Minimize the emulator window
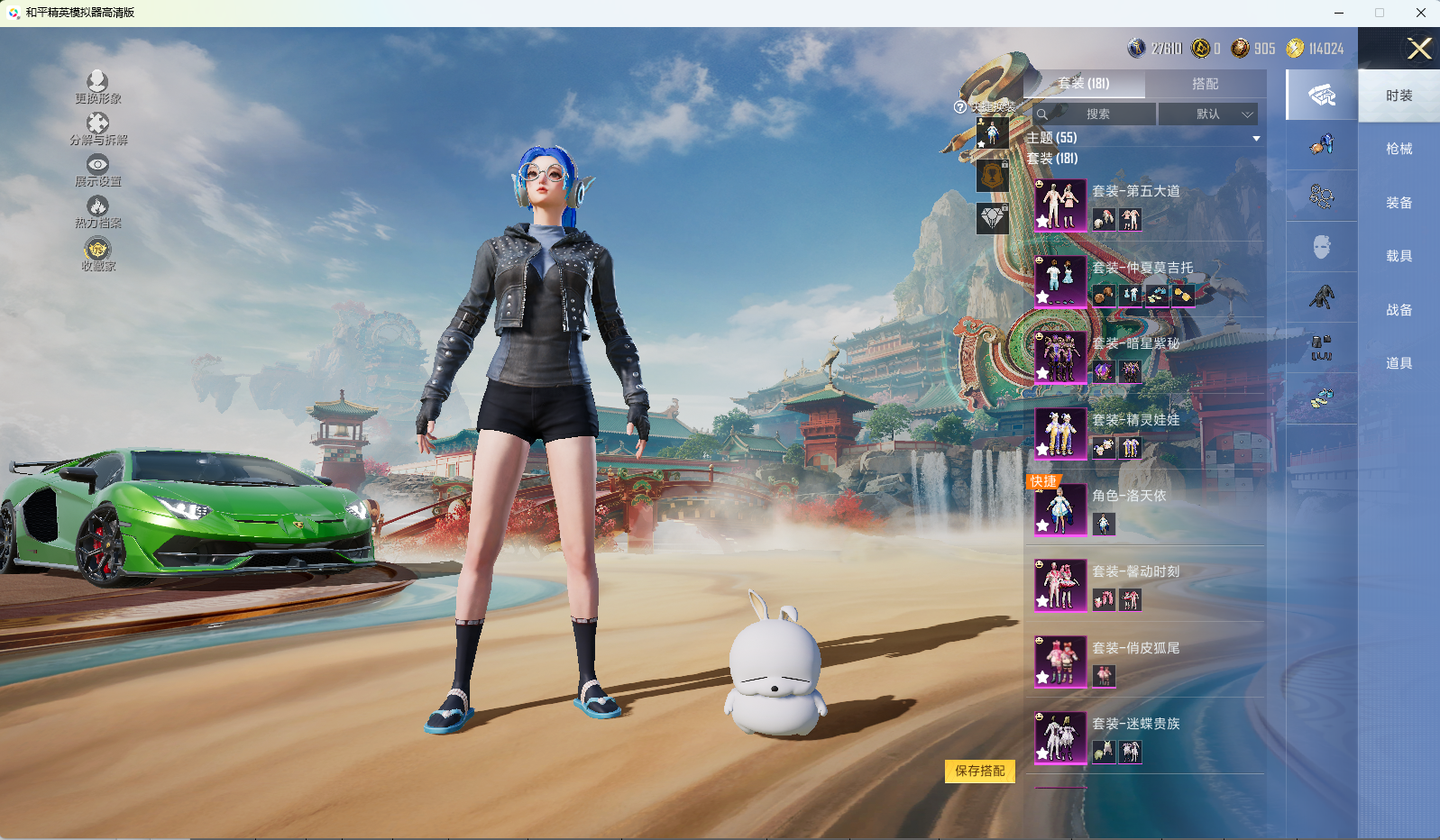Image resolution: width=1440 pixels, height=840 pixels. (x=1339, y=13)
